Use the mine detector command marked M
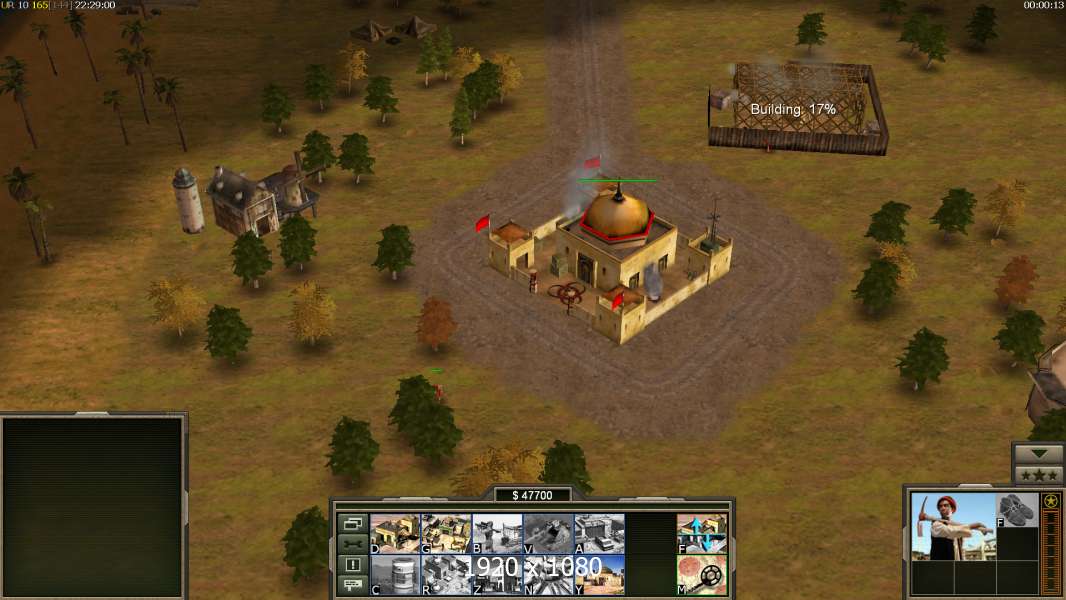Screen dimensions: 1066x600 coord(701,574)
